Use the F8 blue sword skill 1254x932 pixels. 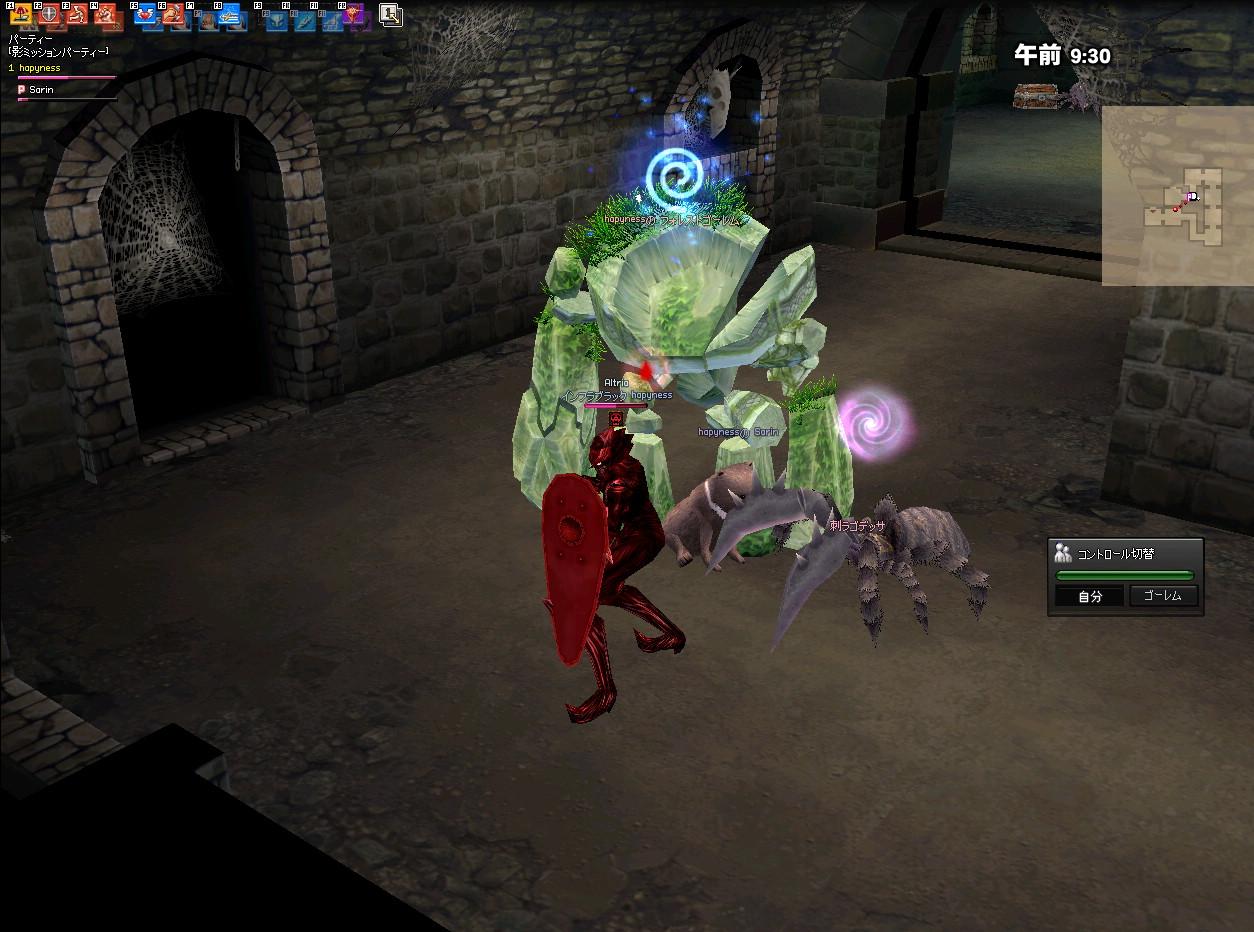(229, 16)
